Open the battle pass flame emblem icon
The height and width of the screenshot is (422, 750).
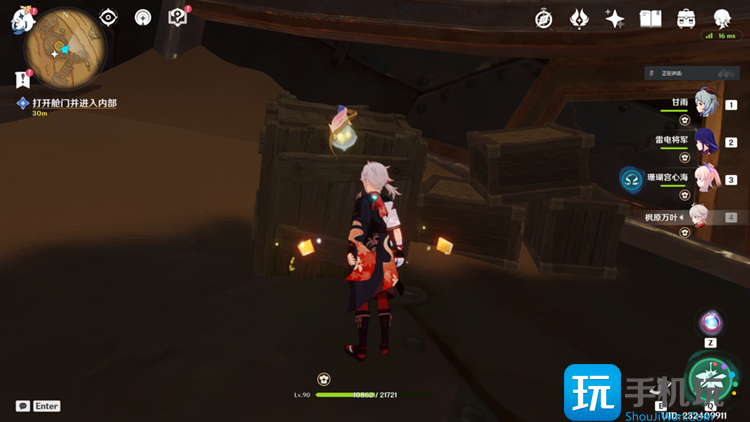pos(579,19)
